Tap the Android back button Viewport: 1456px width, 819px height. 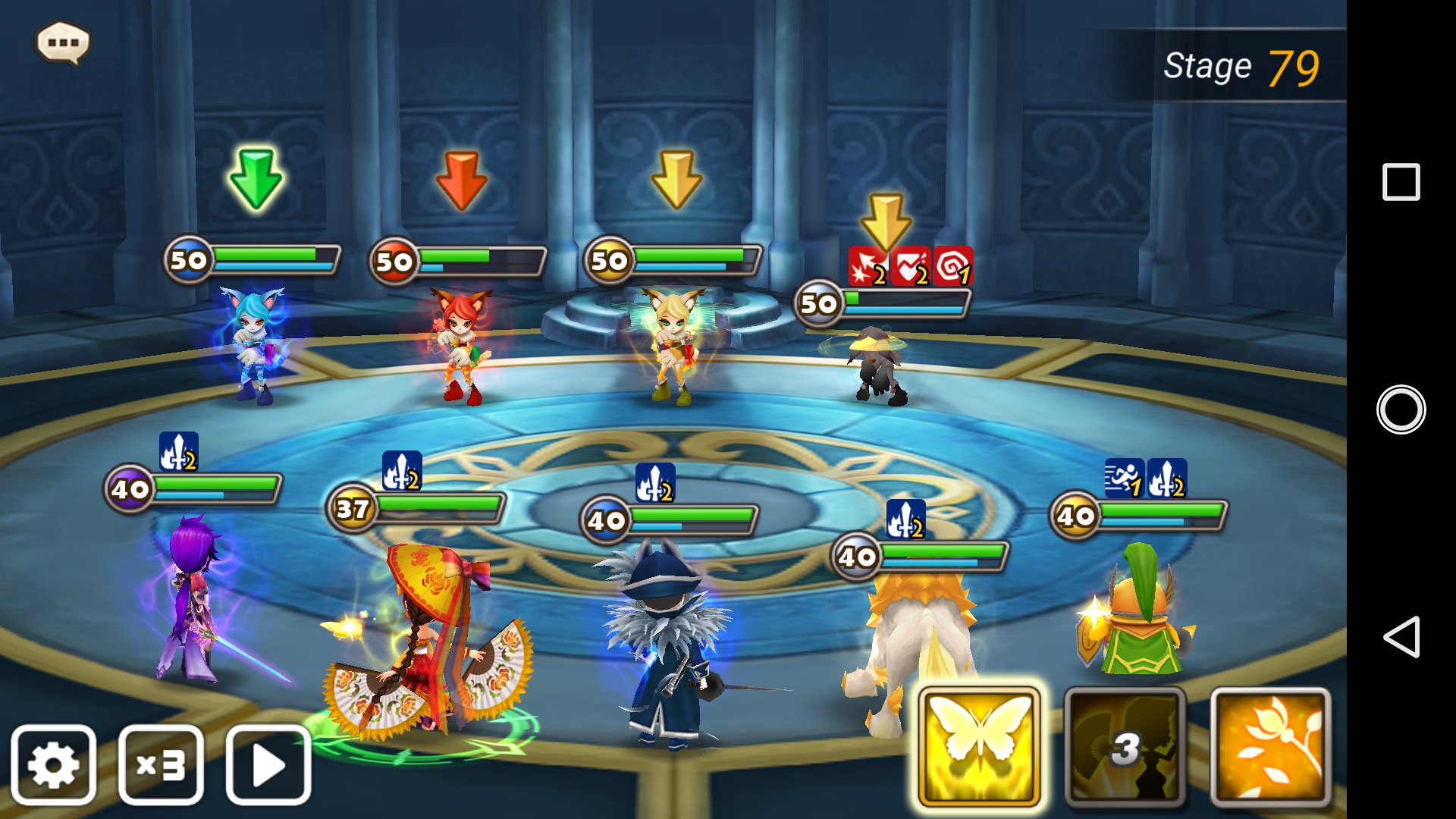click(x=1401, y=636)
